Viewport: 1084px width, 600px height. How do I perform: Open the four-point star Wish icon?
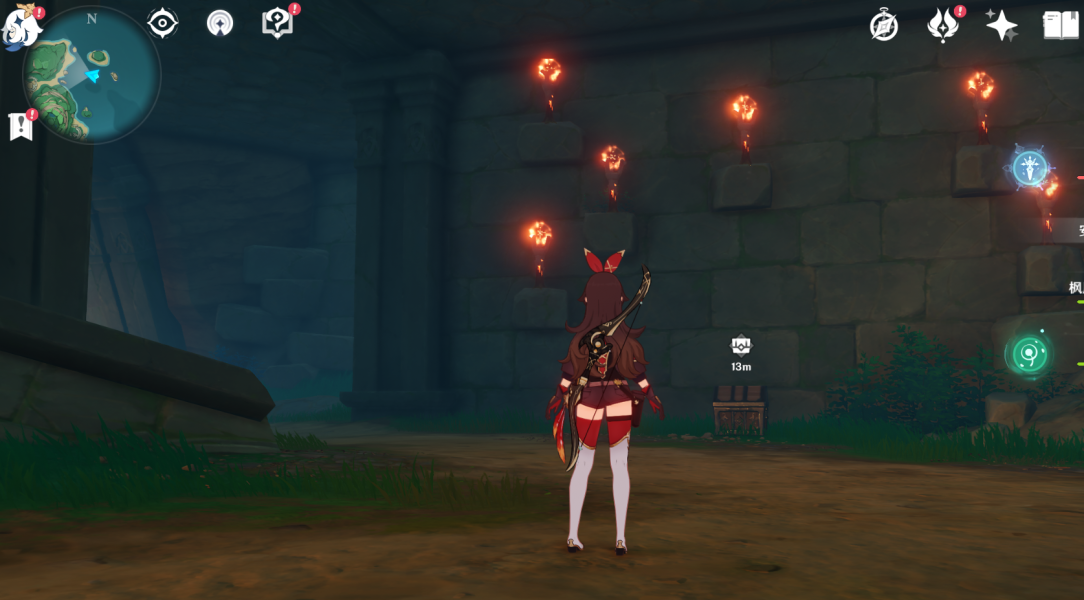coord(1001,26)
